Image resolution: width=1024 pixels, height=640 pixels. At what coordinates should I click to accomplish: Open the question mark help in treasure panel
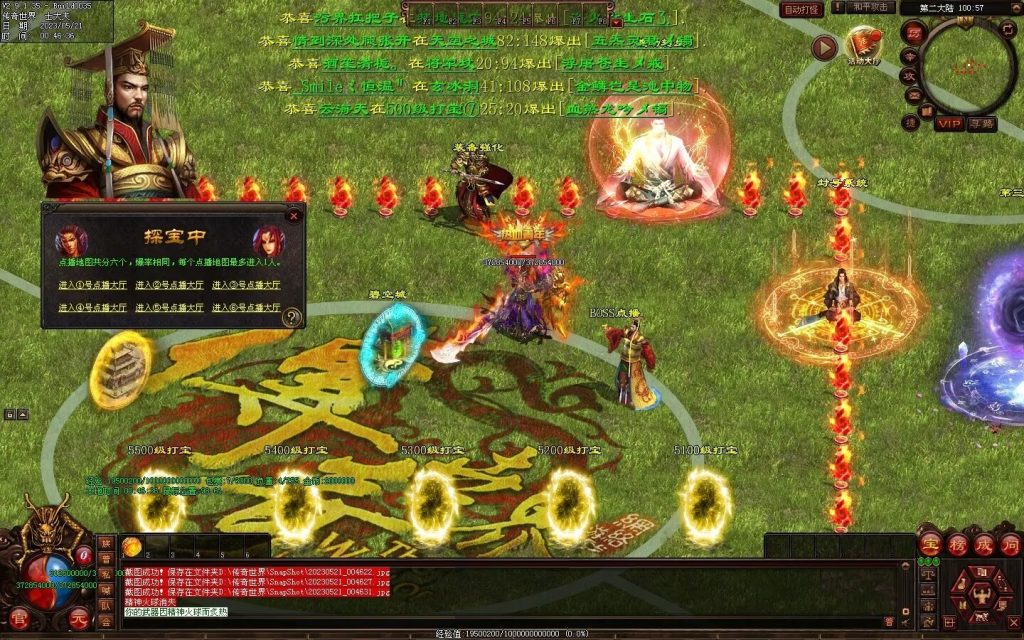(292, 317)
